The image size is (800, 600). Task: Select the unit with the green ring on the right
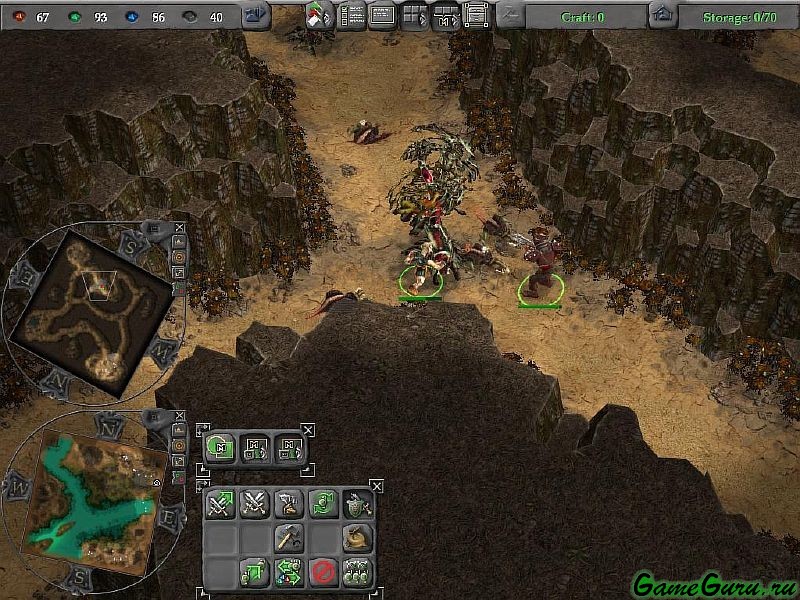540,284
